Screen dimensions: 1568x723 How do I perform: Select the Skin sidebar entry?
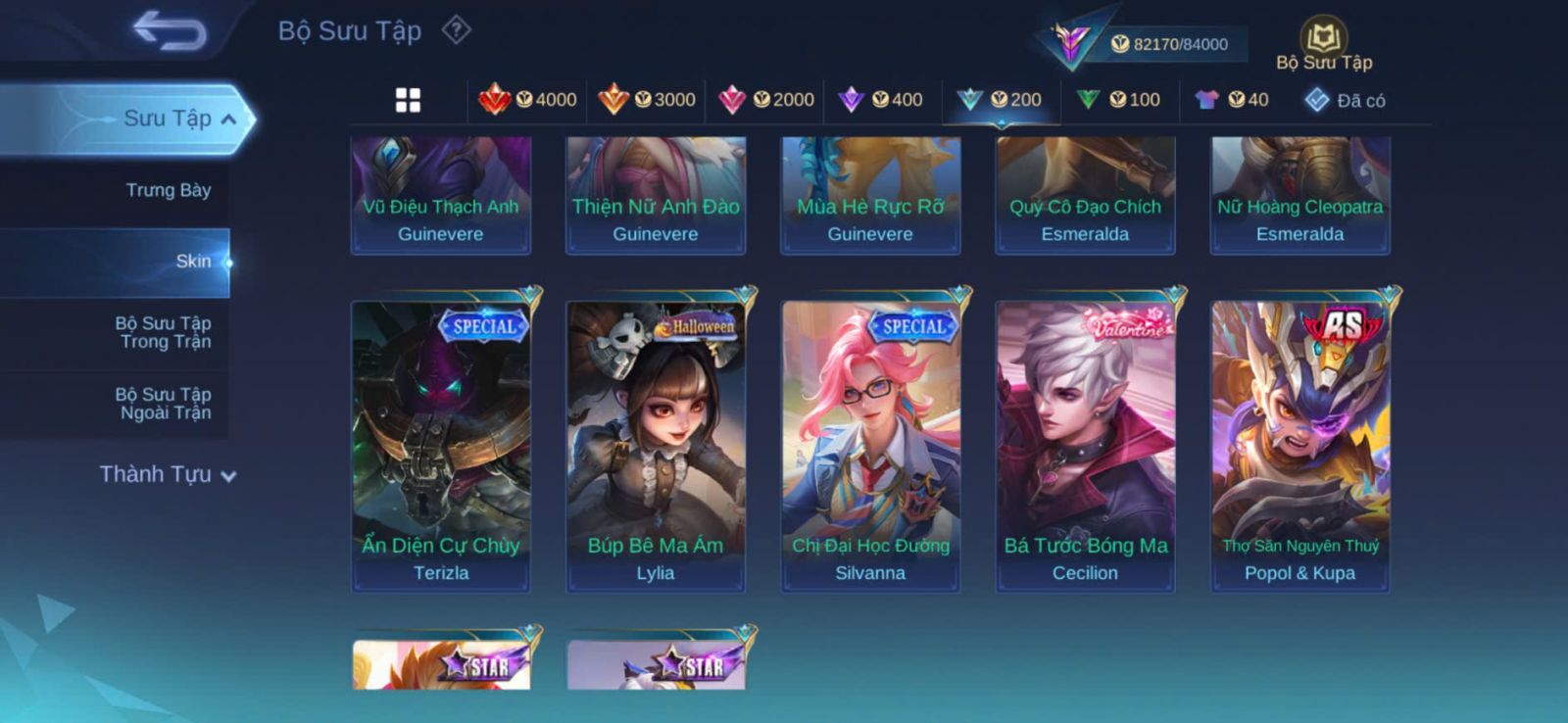click(192, 262)
